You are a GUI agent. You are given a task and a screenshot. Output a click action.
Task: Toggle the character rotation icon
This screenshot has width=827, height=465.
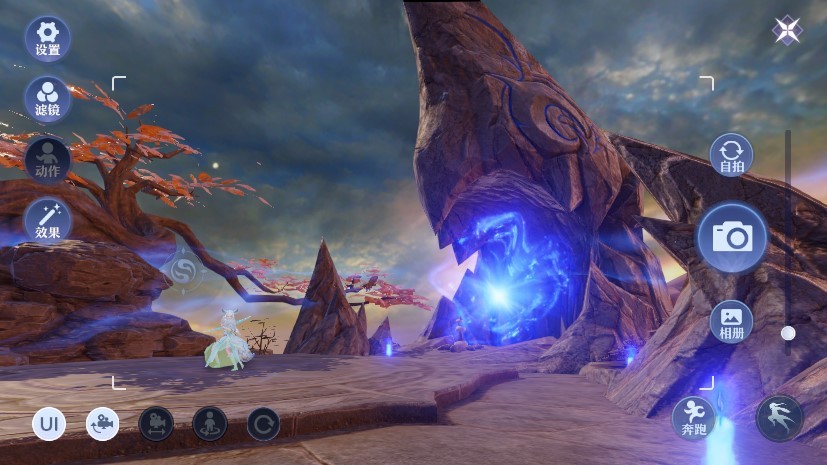pyautogui.click(x=210, y=424)
